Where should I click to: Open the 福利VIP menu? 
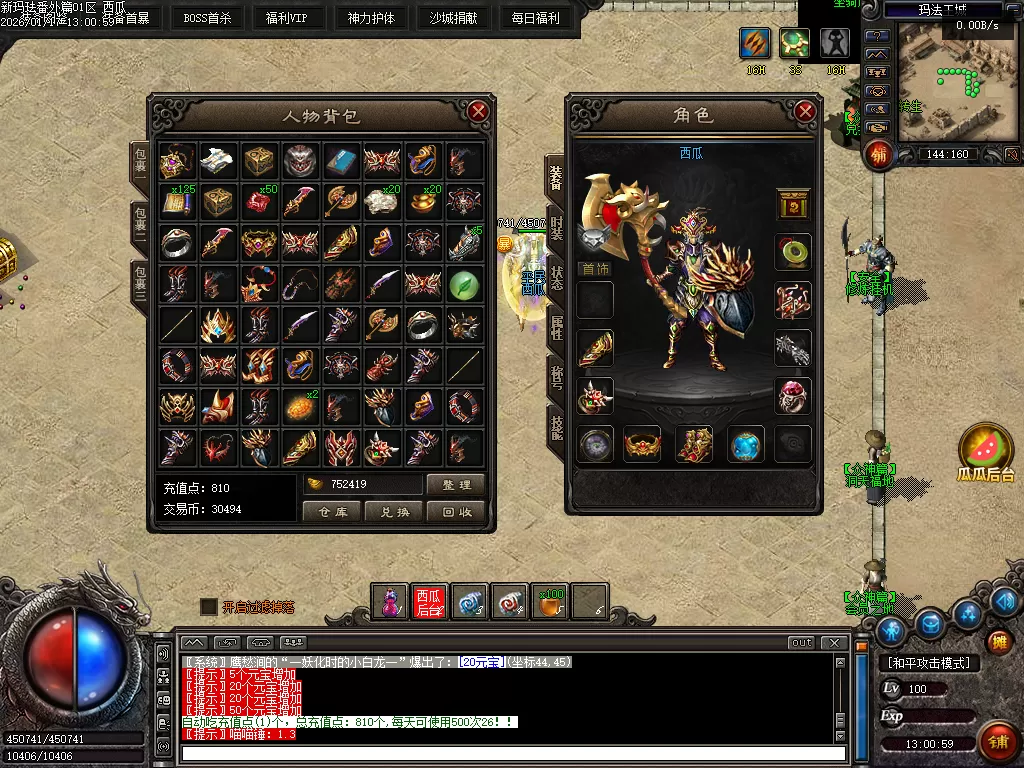[287, 17]
